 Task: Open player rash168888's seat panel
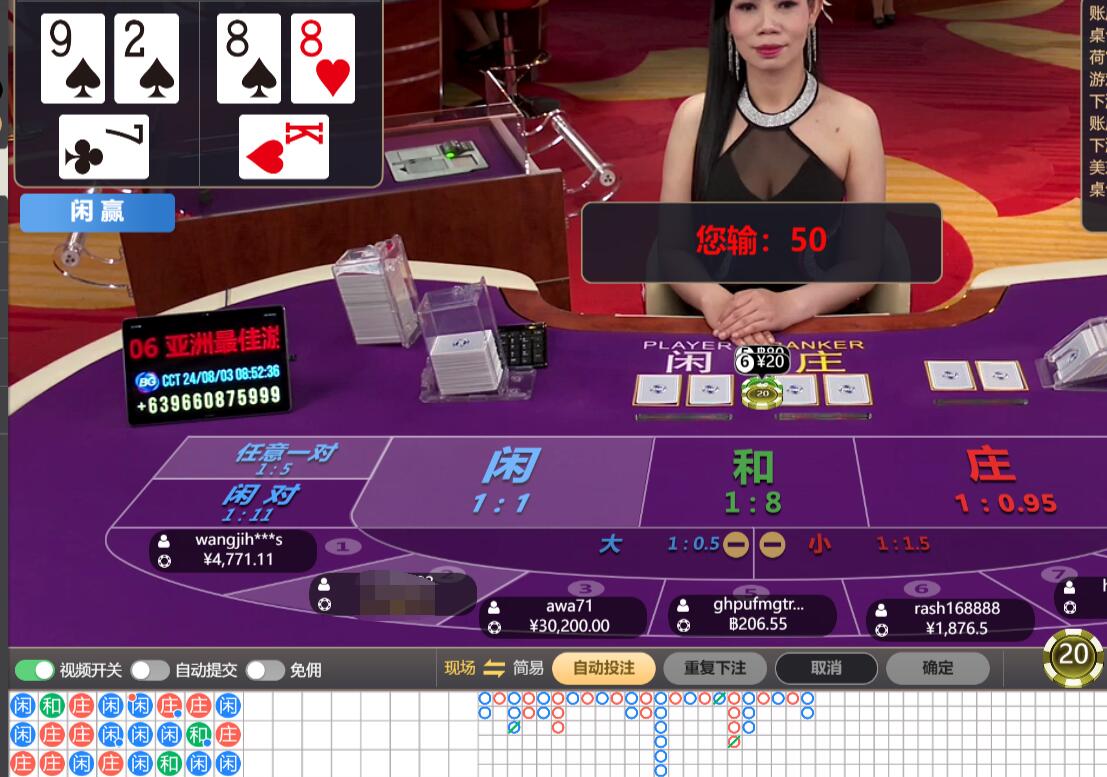click(x=949, y=618)
